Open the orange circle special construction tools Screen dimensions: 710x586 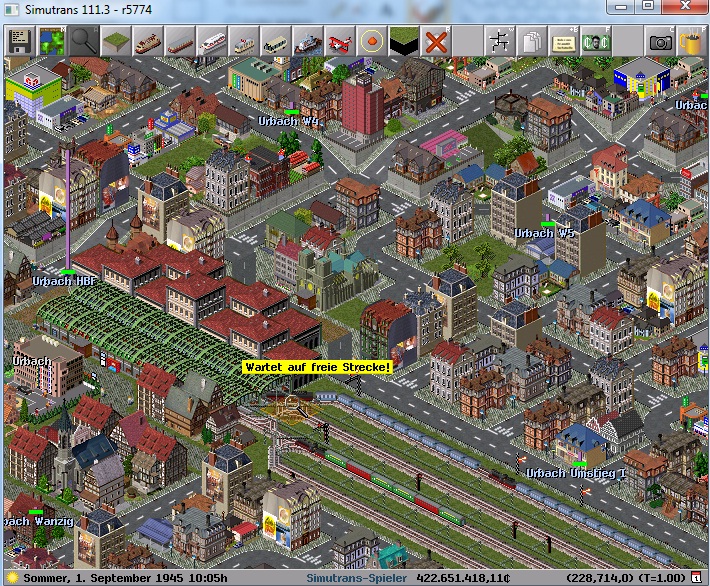point(371,42)
